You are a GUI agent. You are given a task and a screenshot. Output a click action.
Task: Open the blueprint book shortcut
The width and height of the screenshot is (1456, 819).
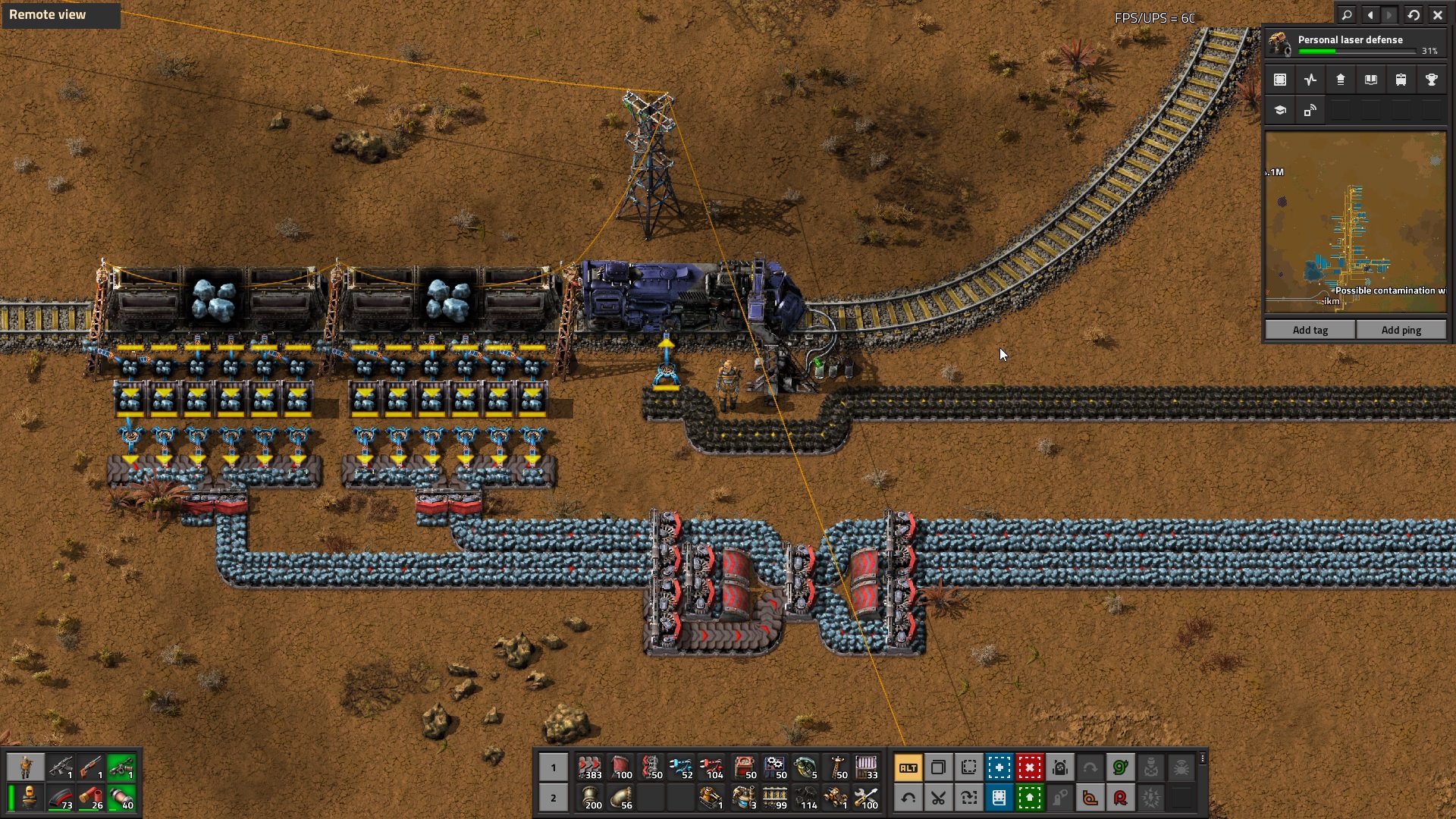[x=999, y=798]
